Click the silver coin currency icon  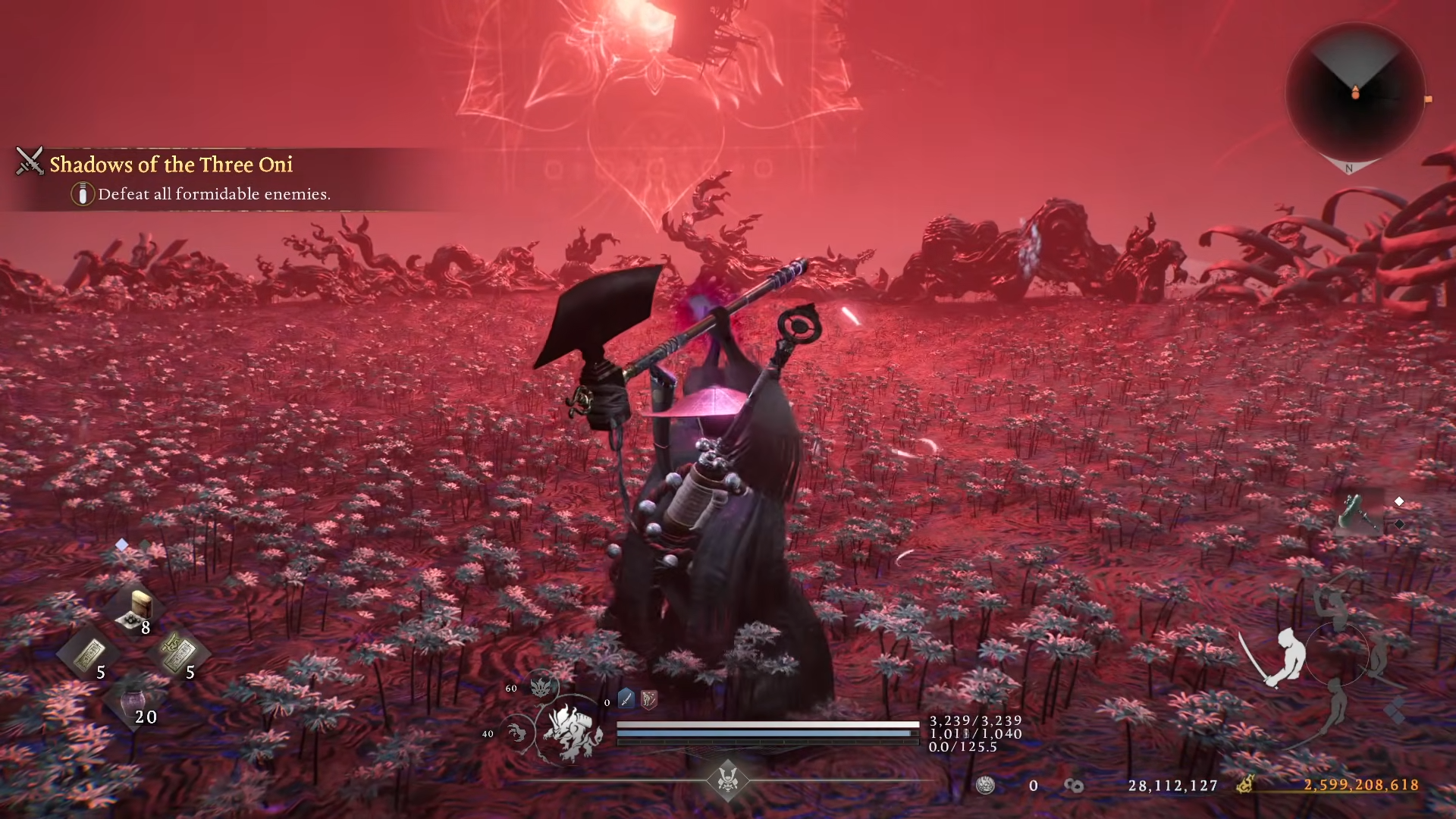pyautogui.click(x=985, y=785)
